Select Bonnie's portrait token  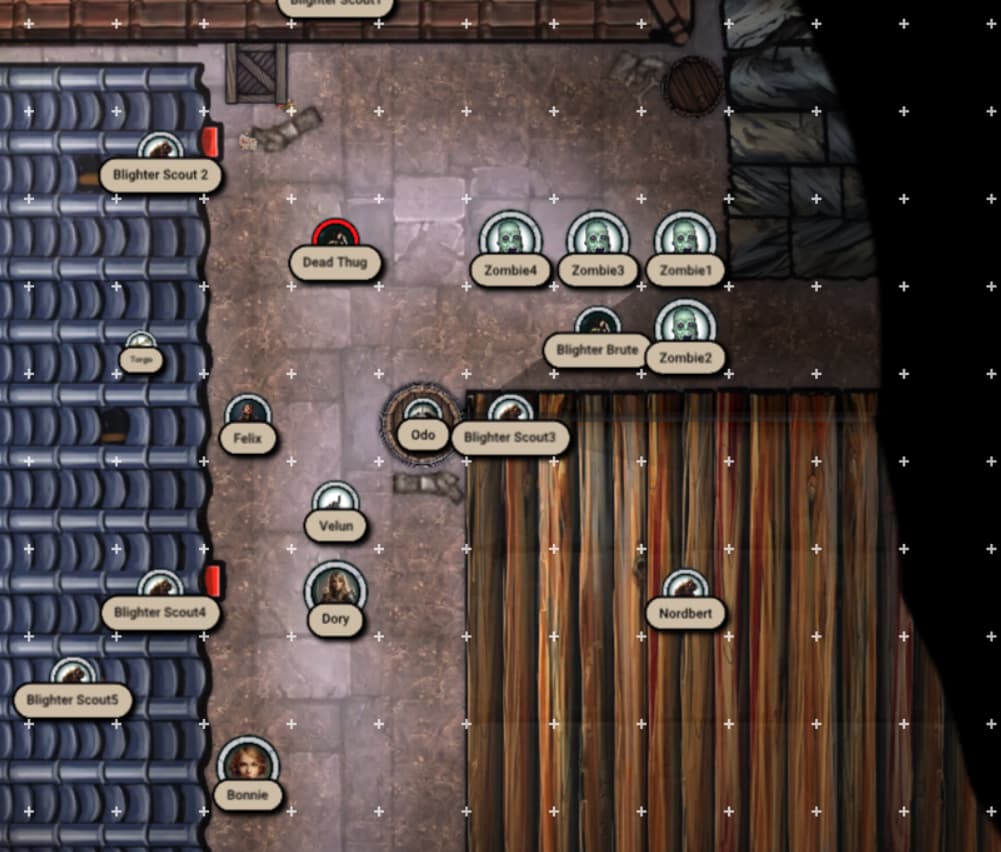click(248, 766)
